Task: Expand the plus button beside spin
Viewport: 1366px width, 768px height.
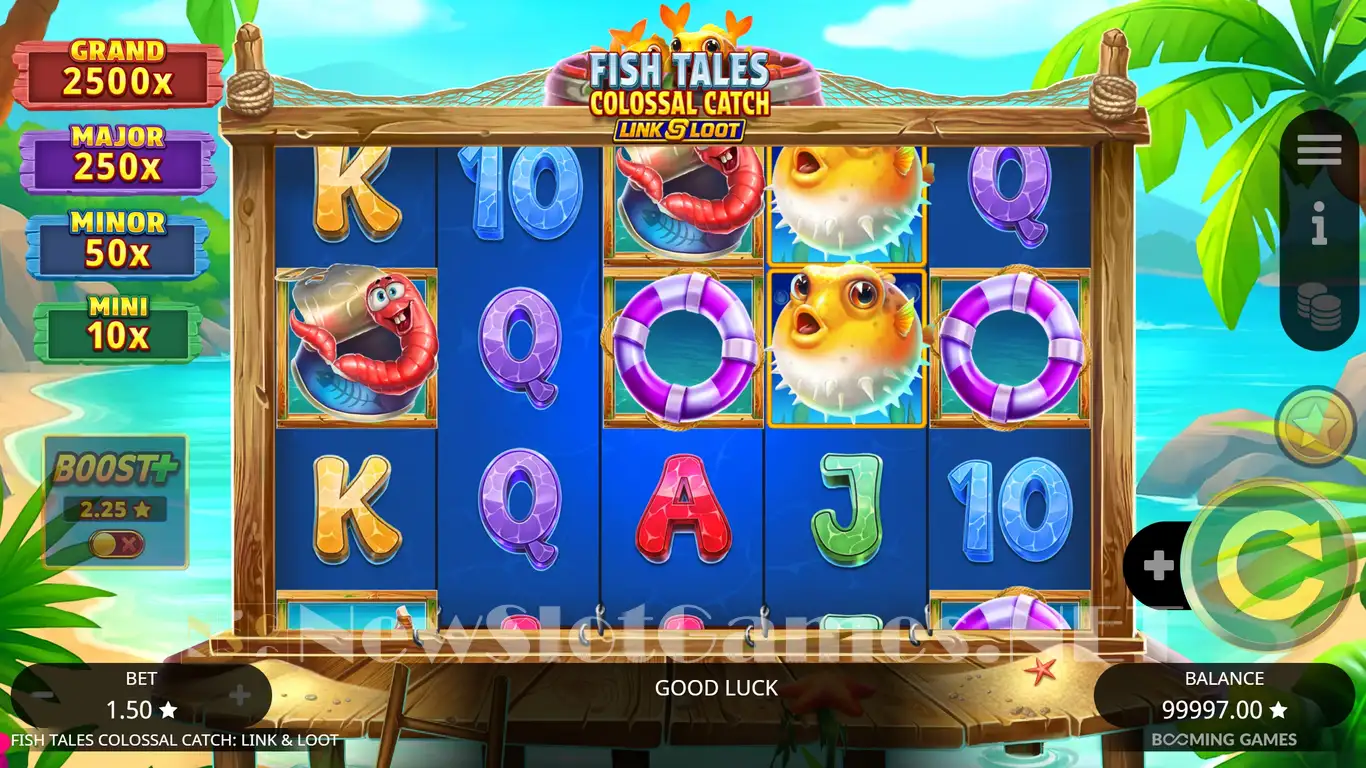Action: [1158, 567]
